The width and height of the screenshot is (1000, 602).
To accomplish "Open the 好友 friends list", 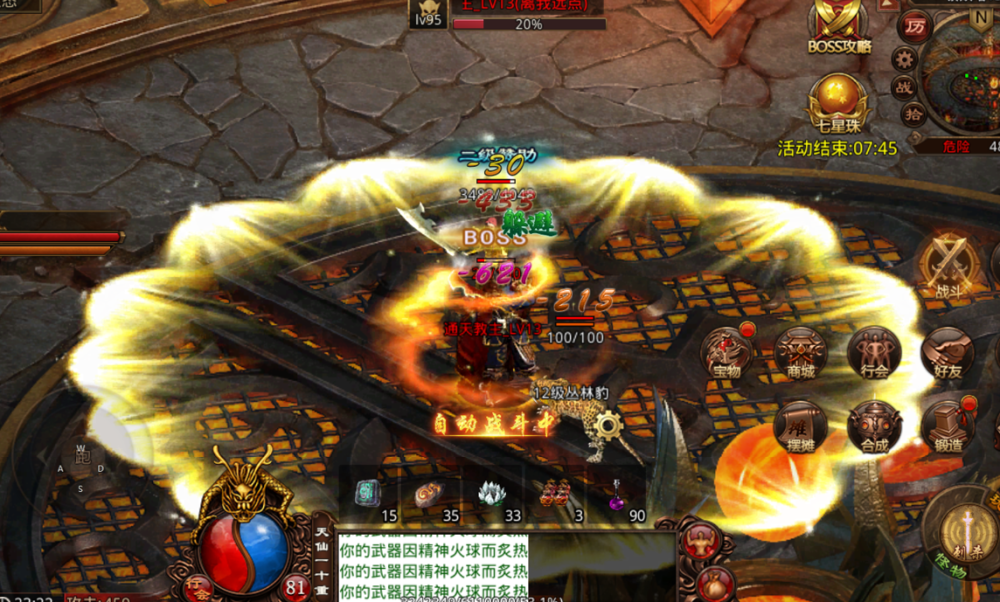I will pyautogui.click(x=948, y=353).
